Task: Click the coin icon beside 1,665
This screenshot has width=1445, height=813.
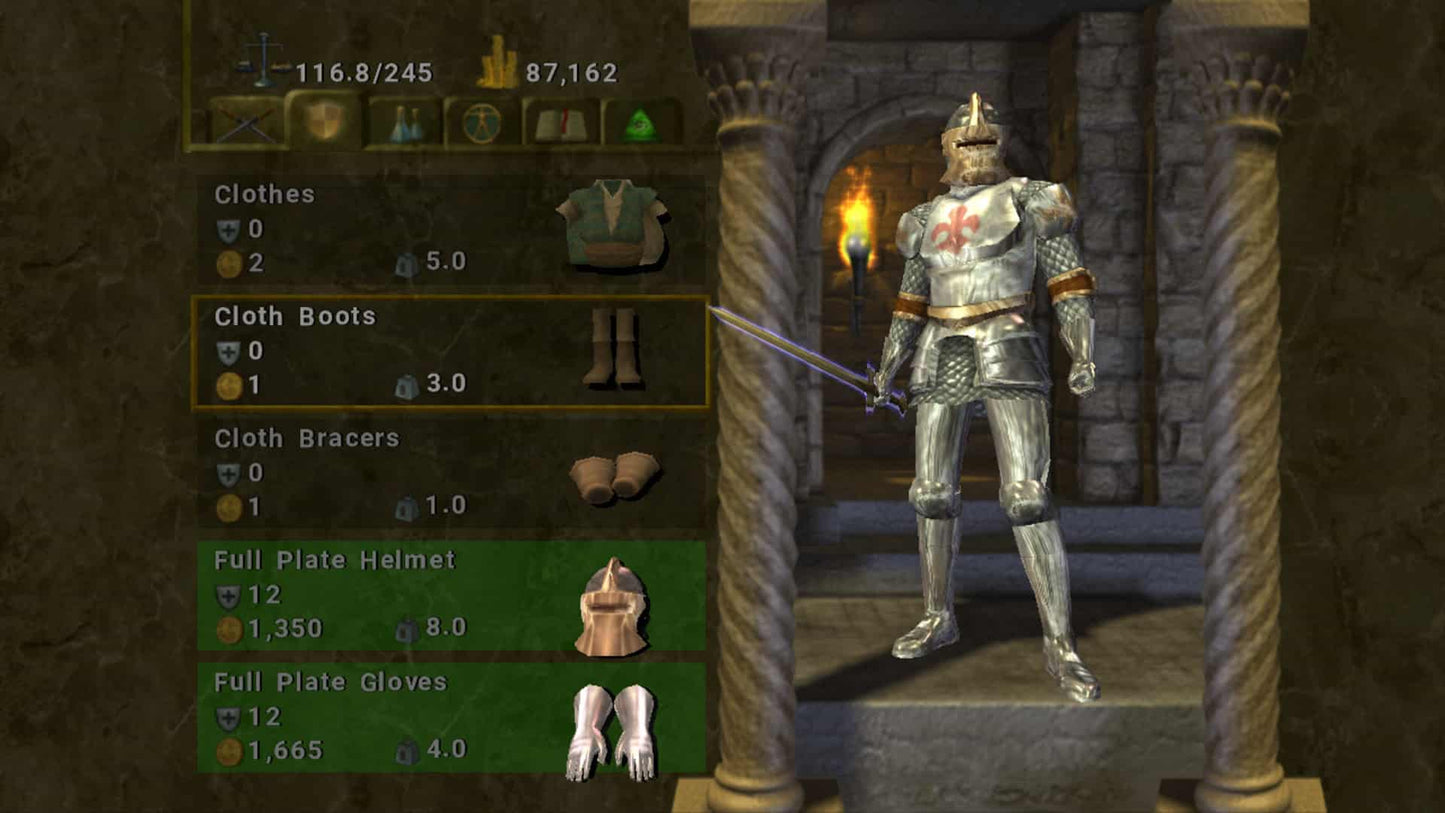Action: pyautogui.click(x=228, y=749)
